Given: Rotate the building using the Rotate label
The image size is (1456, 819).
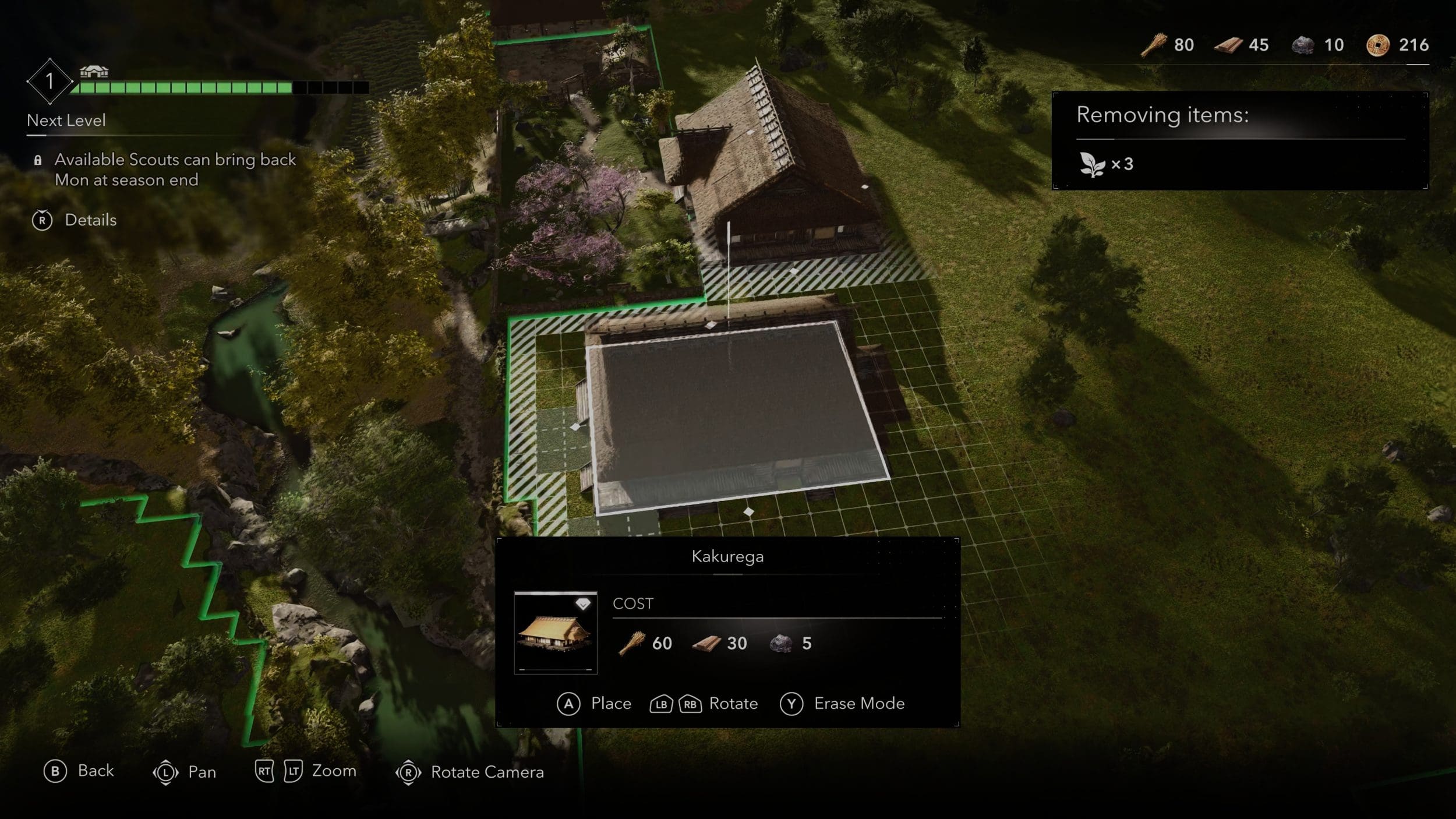Looking at the screenshot, I should (x=733, y=704).
